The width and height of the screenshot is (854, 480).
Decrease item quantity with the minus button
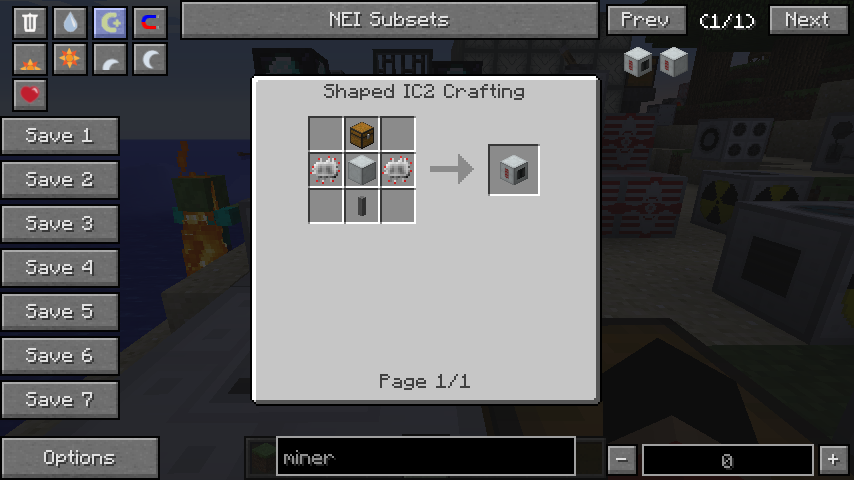(x=621, y=460)
